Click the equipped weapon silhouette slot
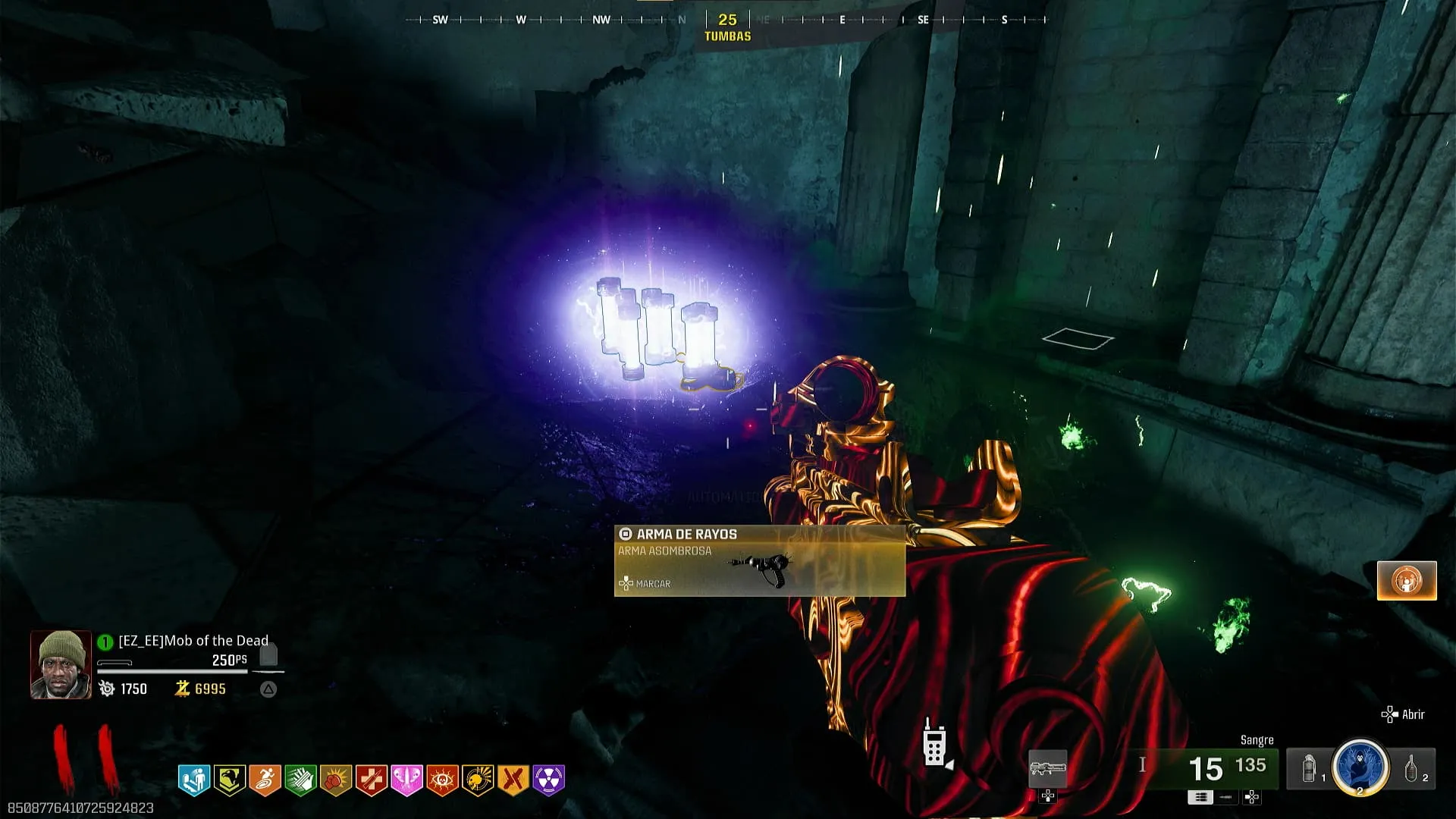The width and height of the screenshot is (1456, 819). click(1047, 768)
